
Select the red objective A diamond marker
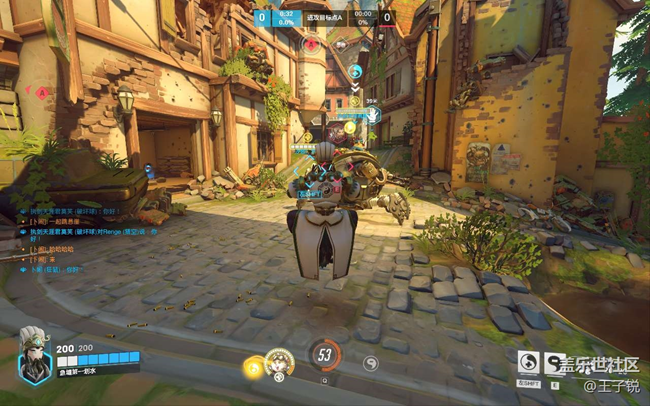pos(43,93)
